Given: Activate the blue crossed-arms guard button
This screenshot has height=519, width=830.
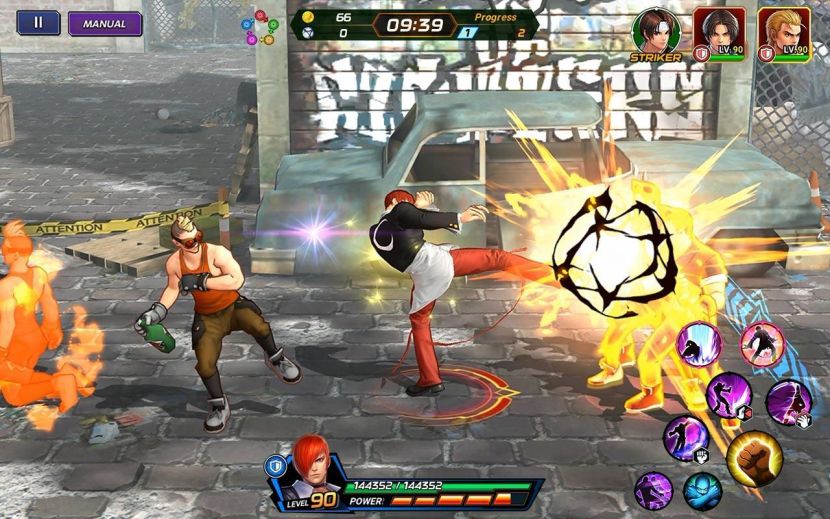Looking at the screenshot, I should click(702, 490).
